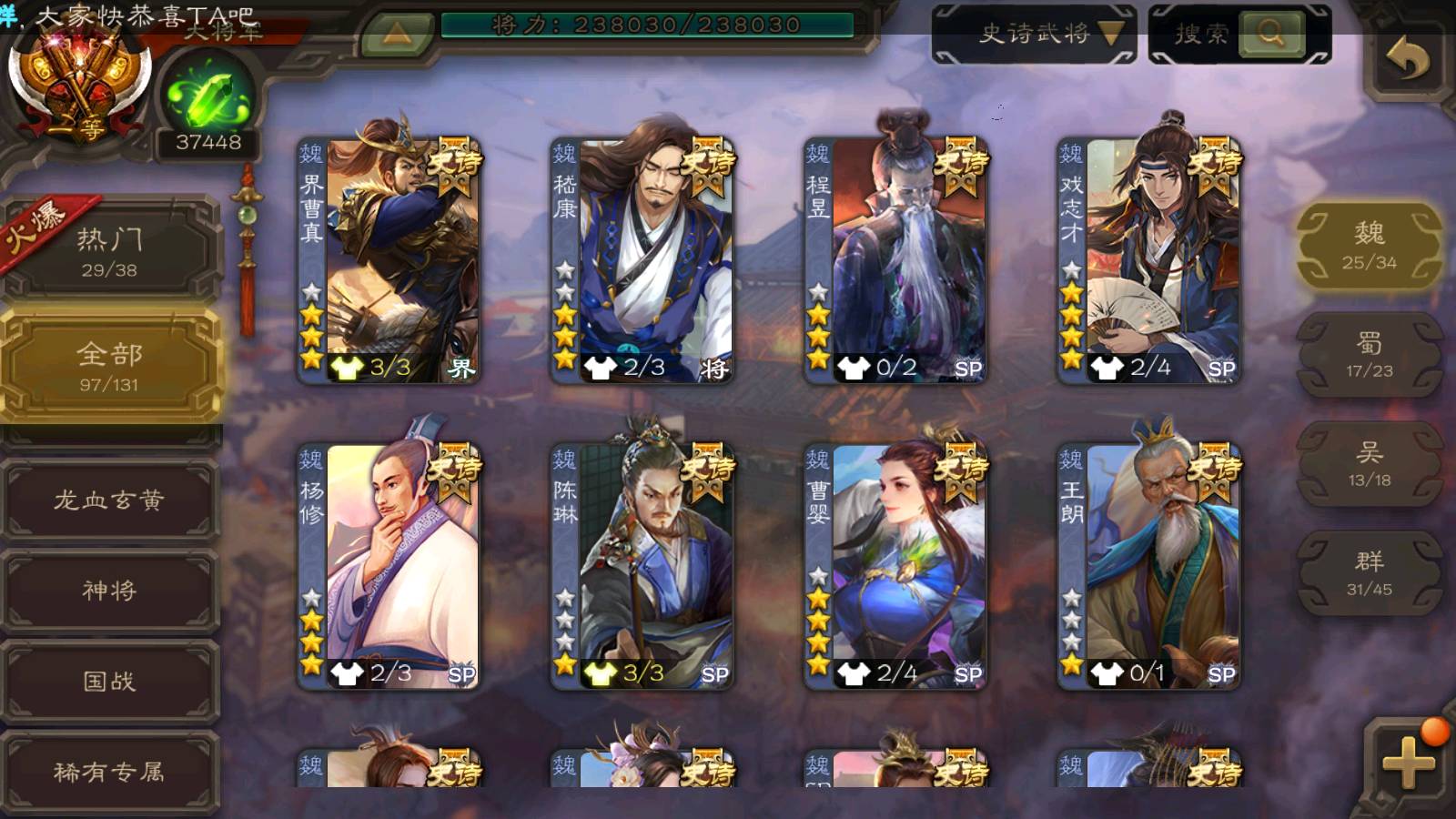
Task: Click the golden plus button
Action: pyautogui.click(x=1408, y=763)
